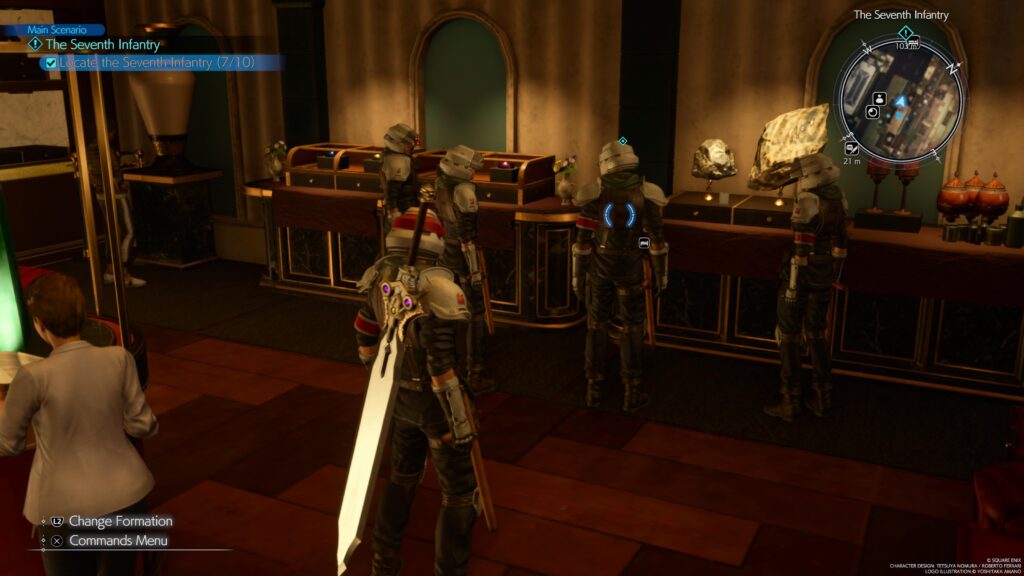Click the Main Scenario header label
1024x576 pixels.
click(x=57, y=30)
